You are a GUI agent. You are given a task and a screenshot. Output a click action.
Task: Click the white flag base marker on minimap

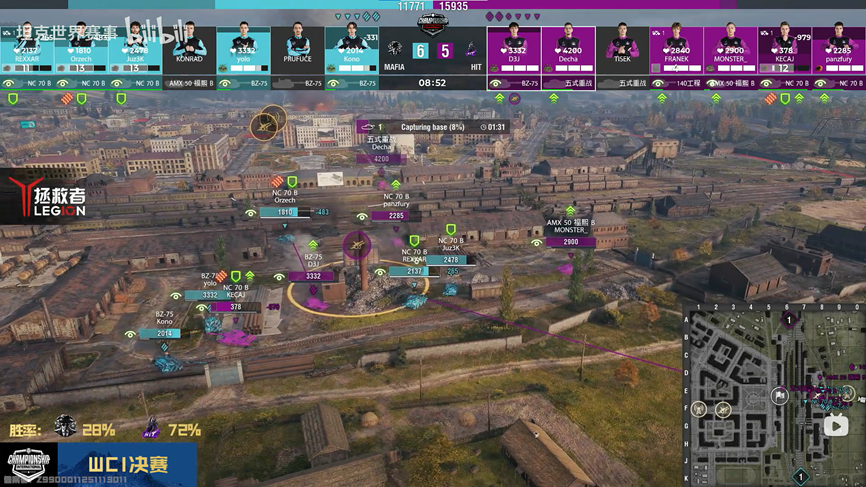[780, 396]
